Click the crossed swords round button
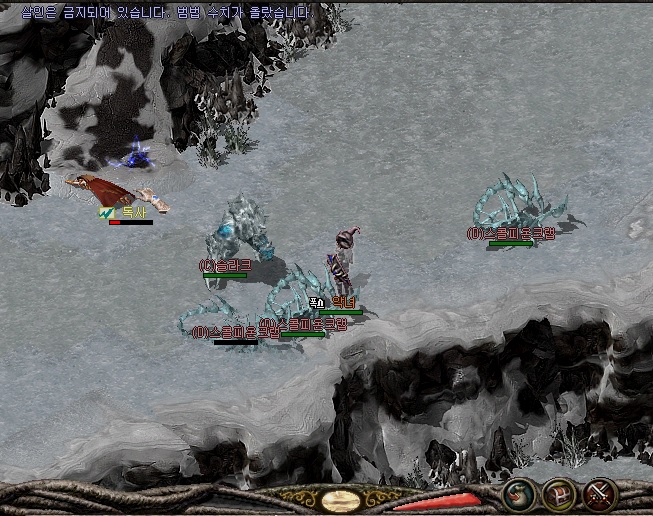This screenshot has width=653, height=516. (599, 495)
